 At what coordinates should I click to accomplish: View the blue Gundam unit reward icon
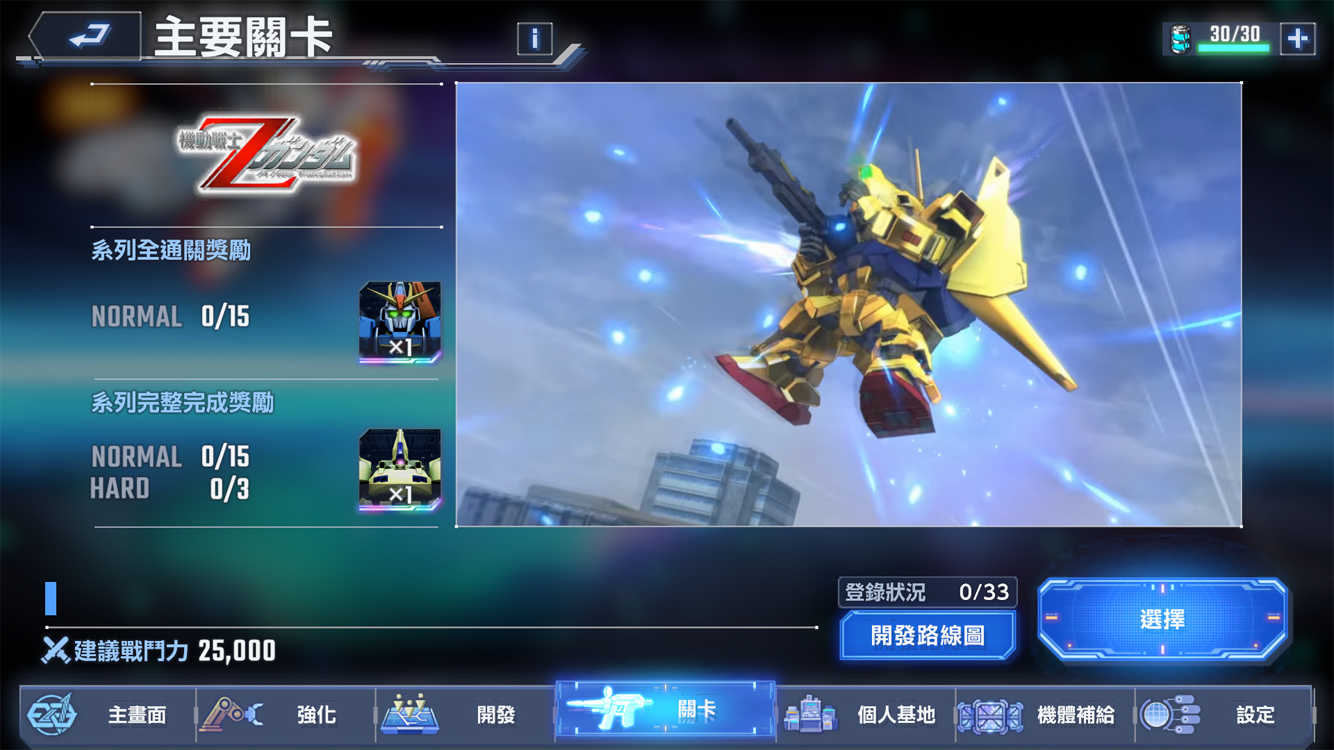tap(400, 322)
